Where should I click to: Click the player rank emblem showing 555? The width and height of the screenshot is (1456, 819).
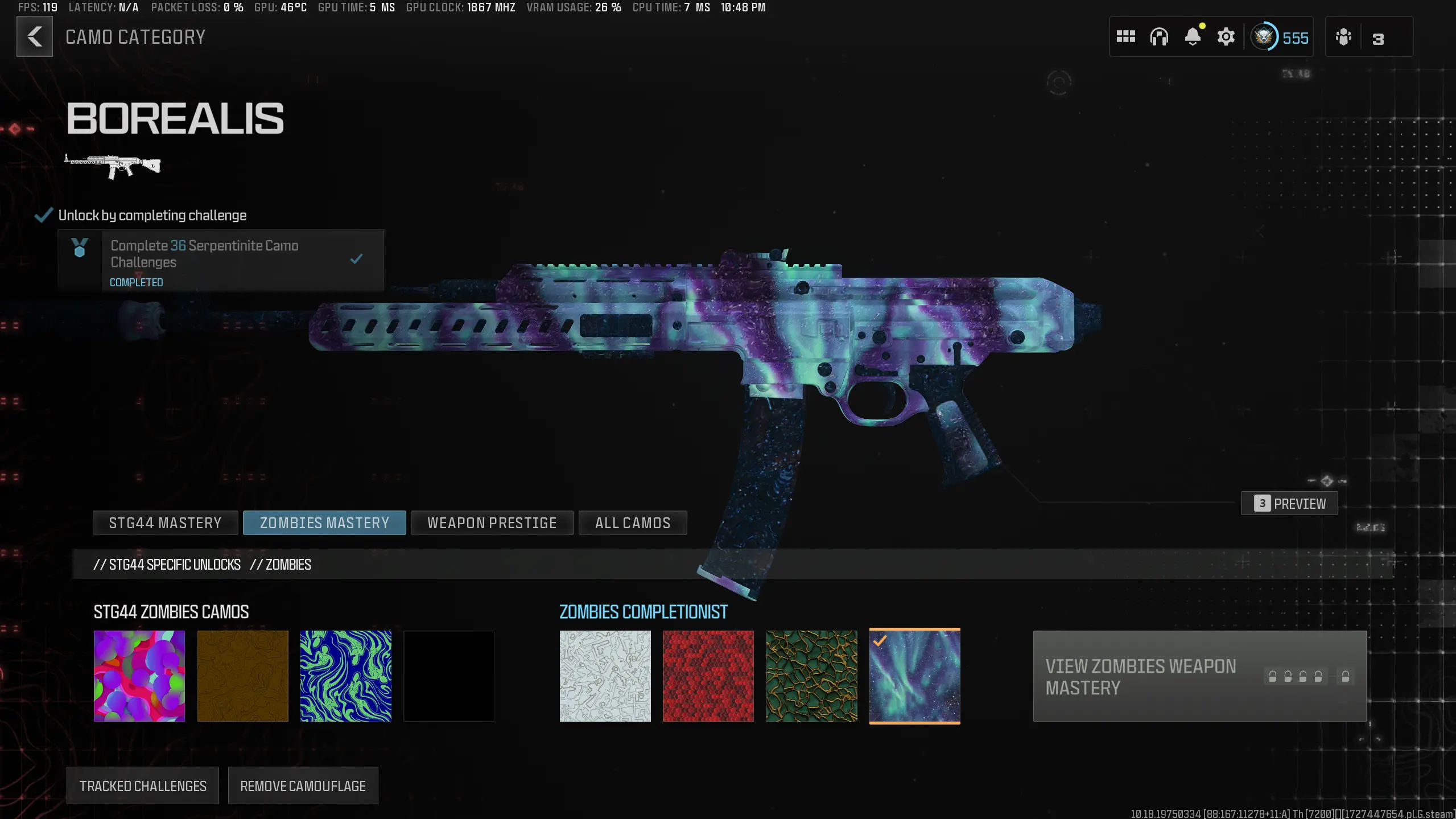tap(1280, 36)
